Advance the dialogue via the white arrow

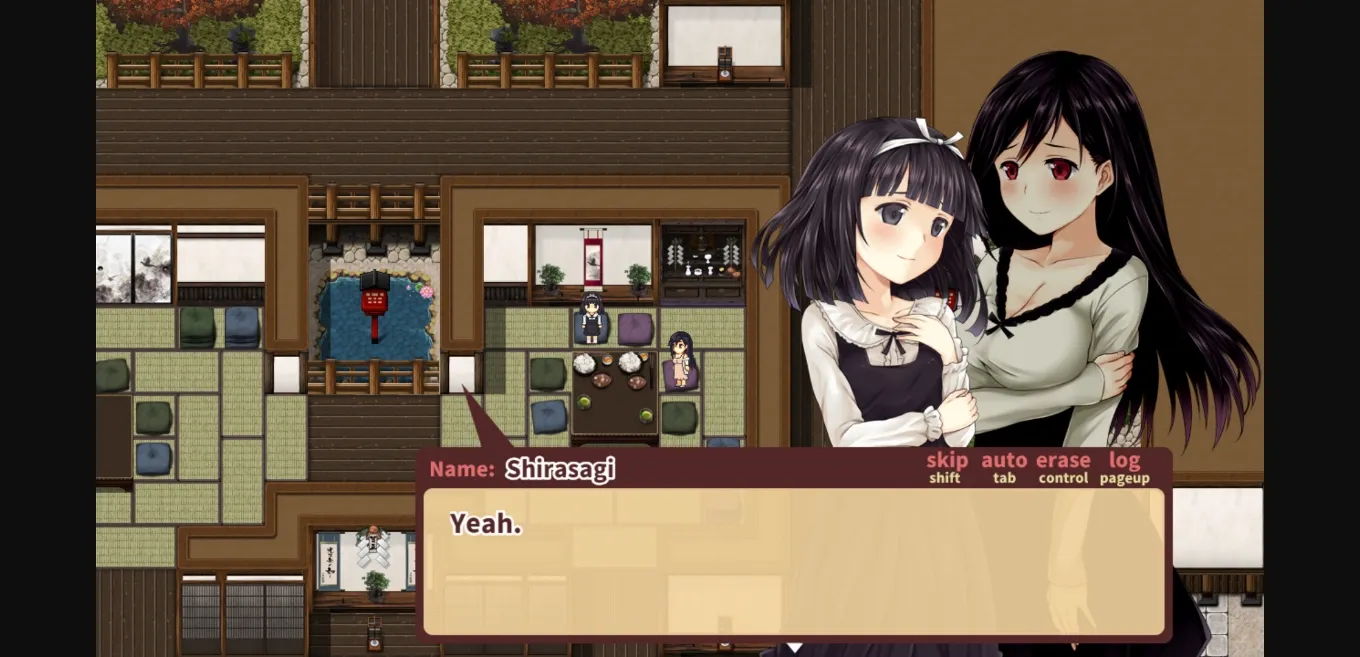click(x=794, y=648)
